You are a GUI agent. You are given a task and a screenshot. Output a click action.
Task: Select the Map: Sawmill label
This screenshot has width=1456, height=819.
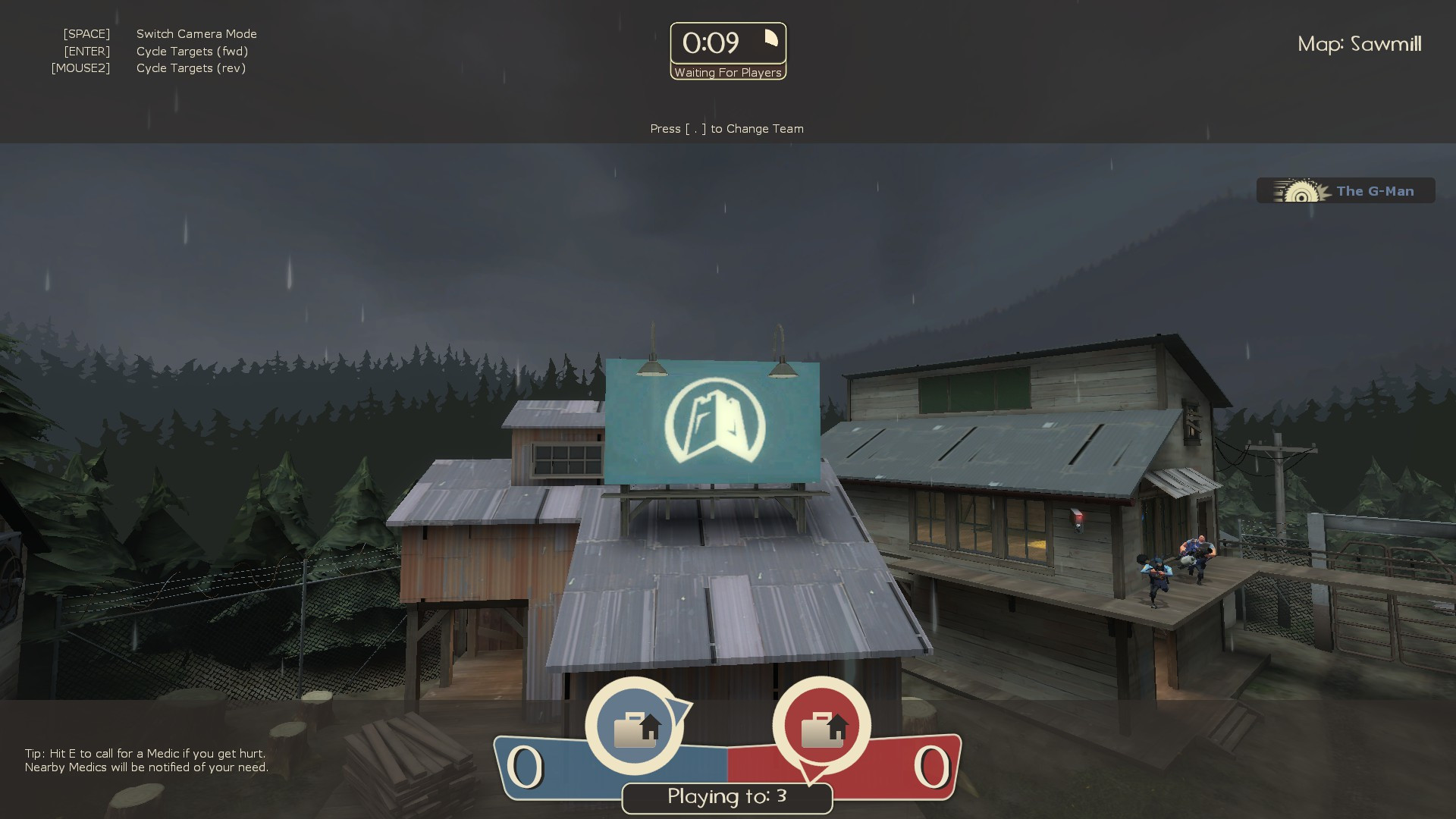pos(1359,45)
